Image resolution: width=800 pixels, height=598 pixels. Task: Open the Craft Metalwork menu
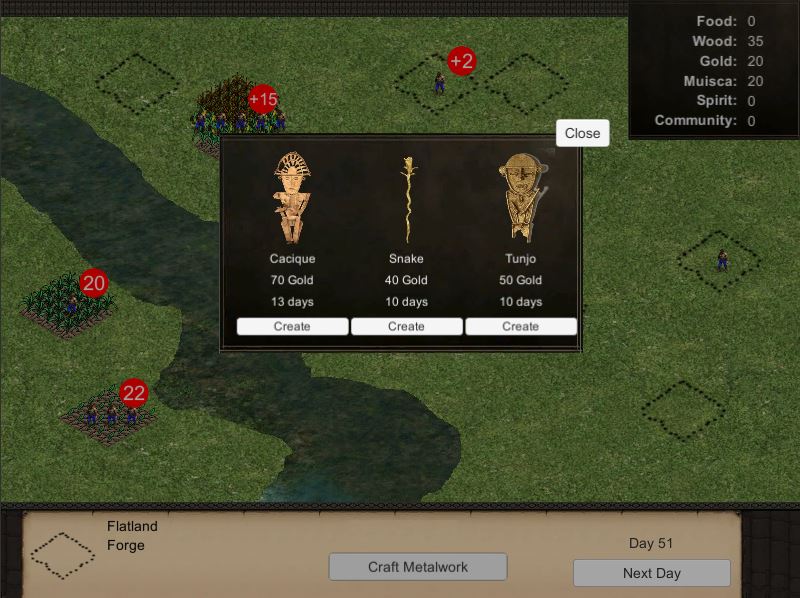[418, 567]
